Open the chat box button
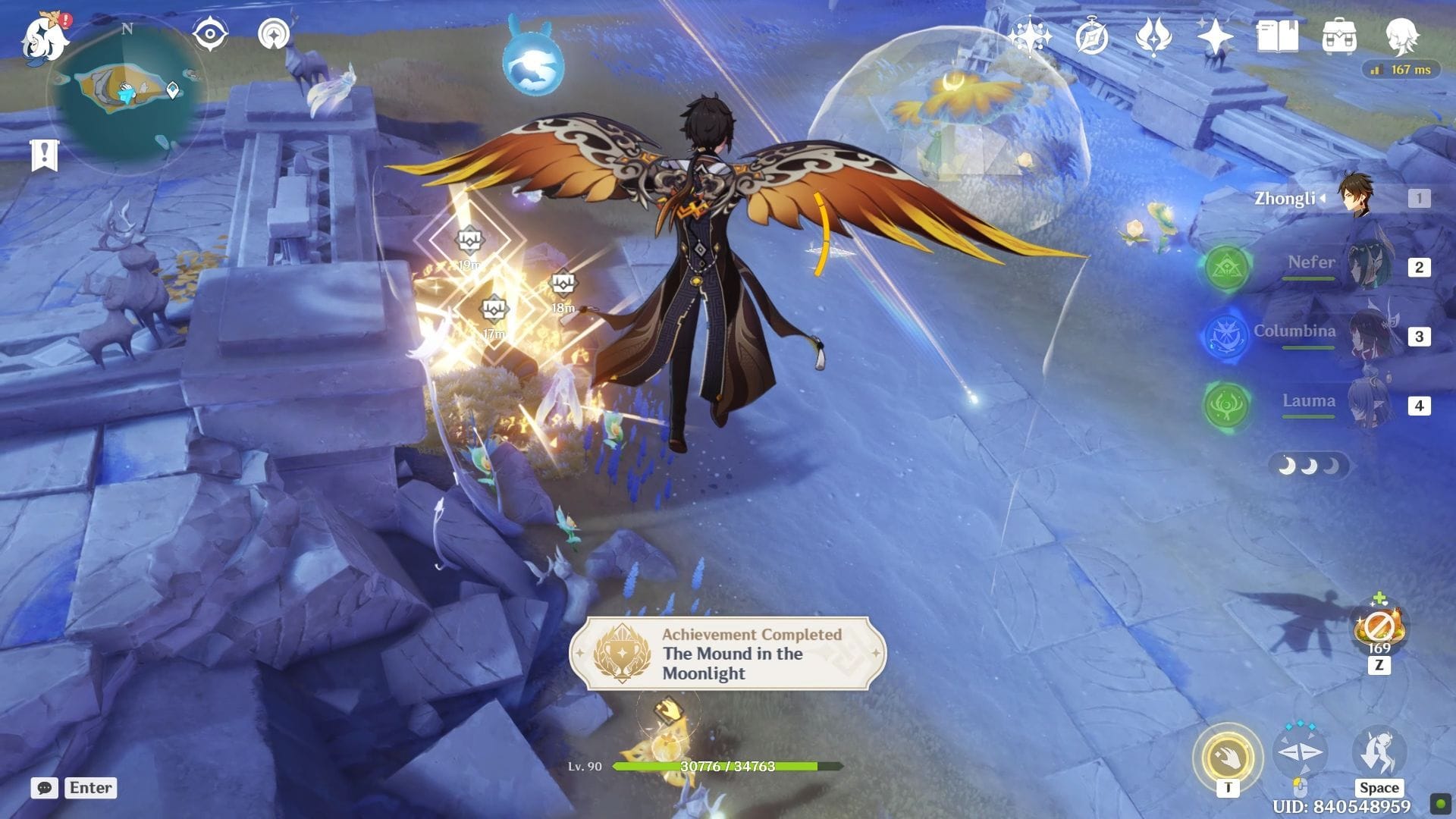Screen dimensions: 1456x819 45,788
